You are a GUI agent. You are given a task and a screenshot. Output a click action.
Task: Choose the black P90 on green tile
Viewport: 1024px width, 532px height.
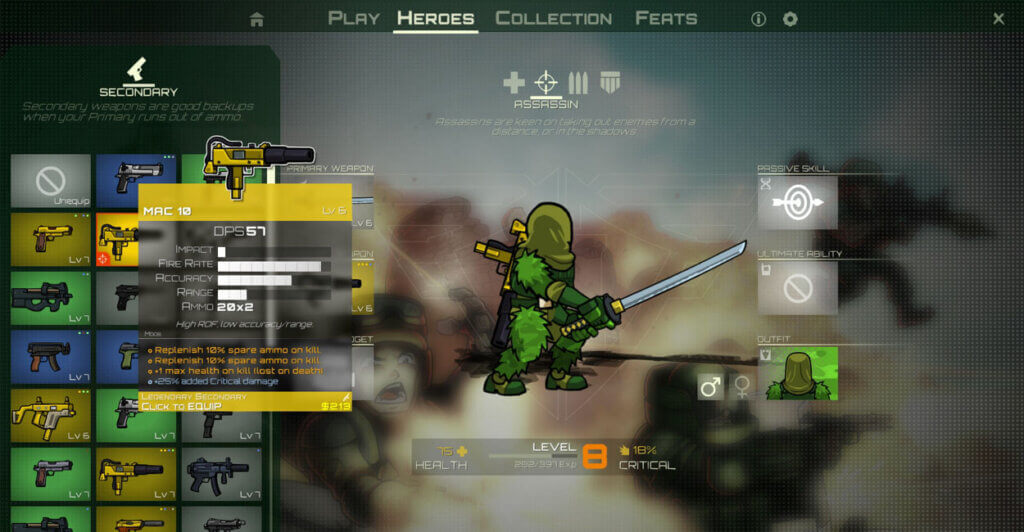51,298
